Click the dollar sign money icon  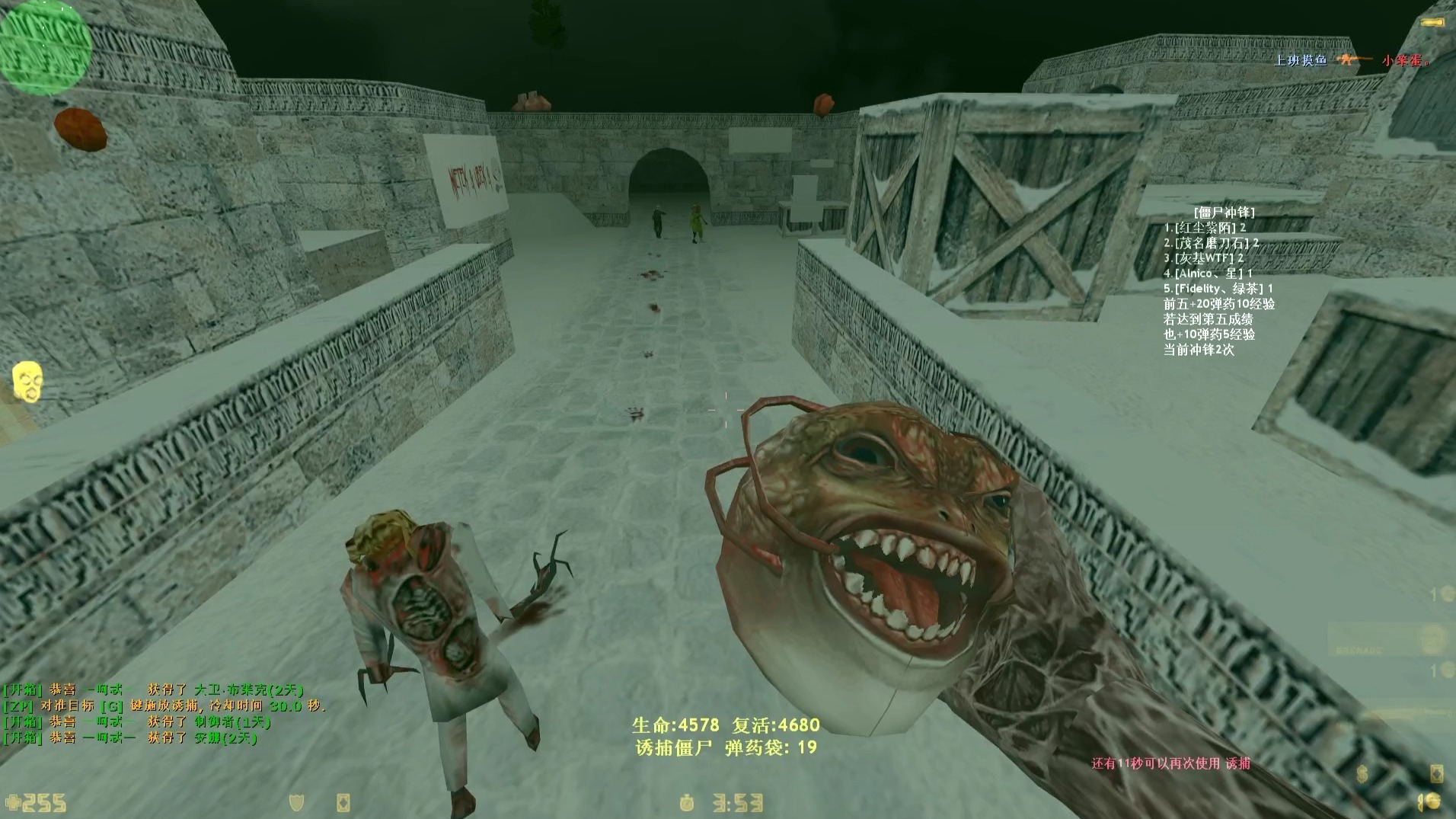tap(1362, 774)
